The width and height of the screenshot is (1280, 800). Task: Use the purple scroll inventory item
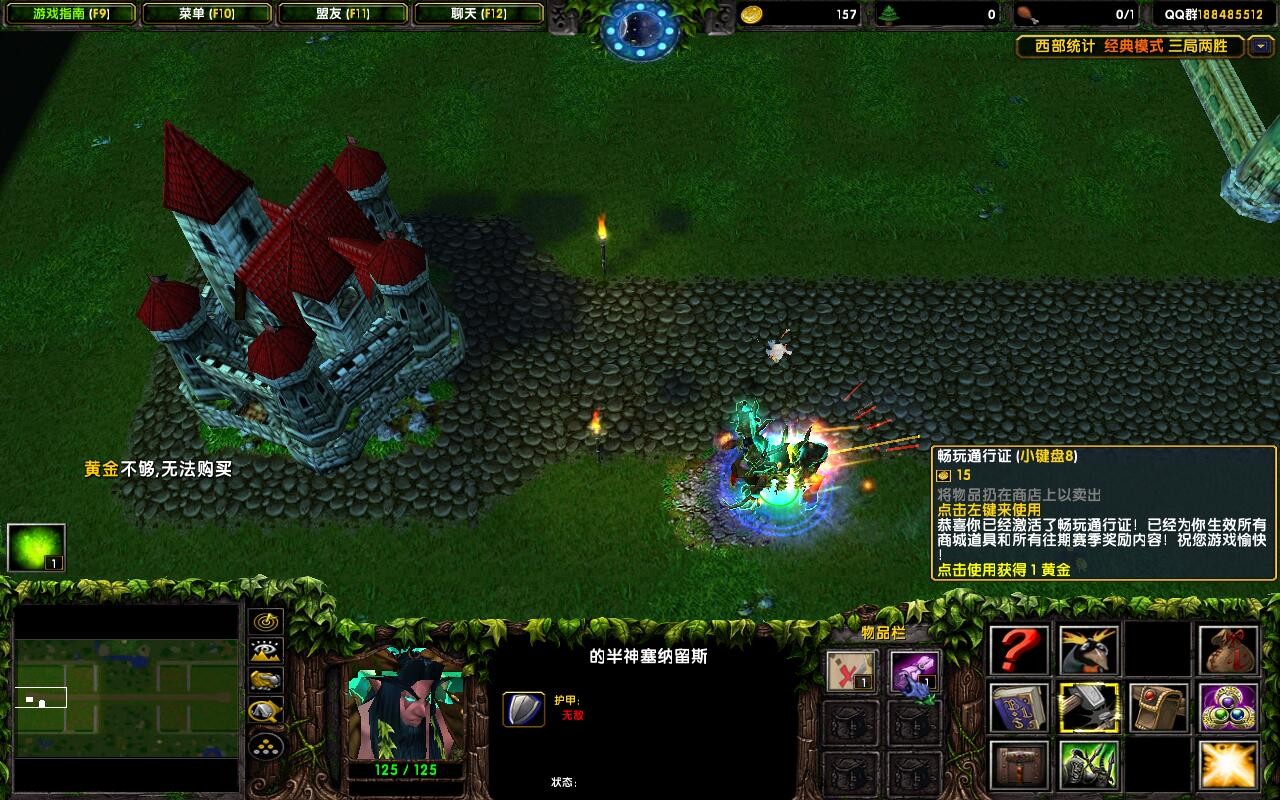point(915,671)
